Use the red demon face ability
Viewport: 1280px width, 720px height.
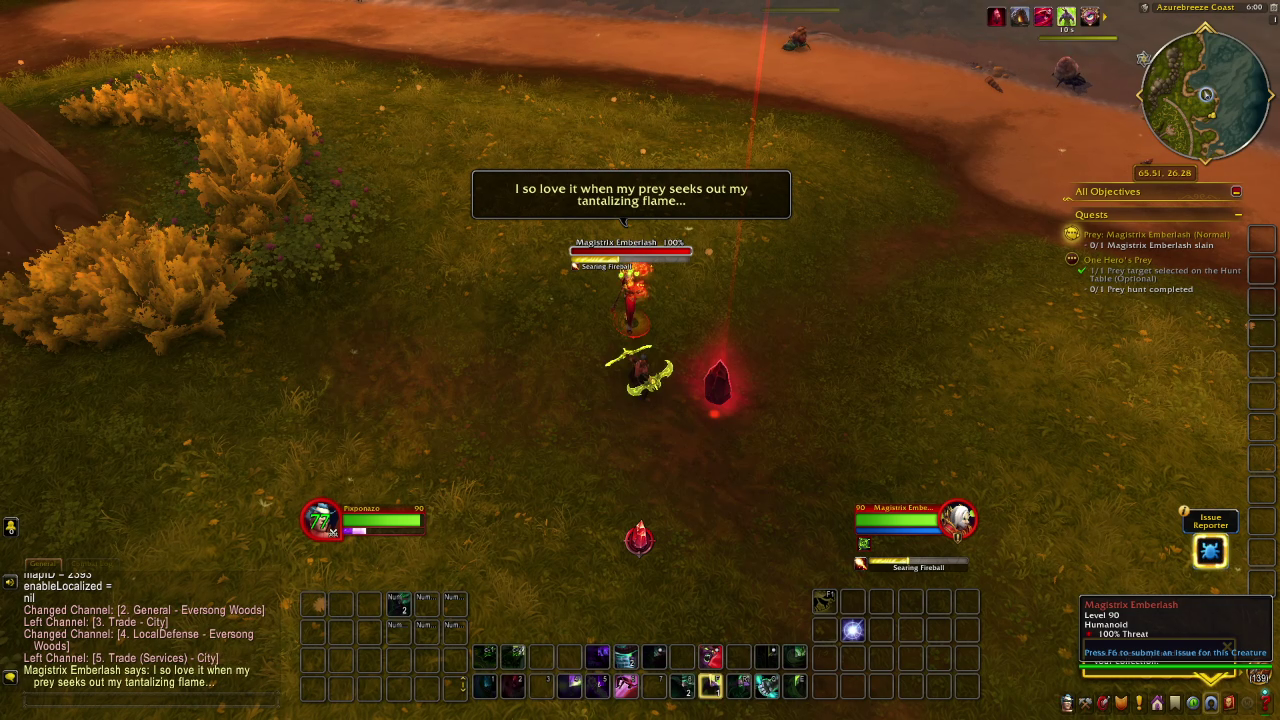coord(711,657)
